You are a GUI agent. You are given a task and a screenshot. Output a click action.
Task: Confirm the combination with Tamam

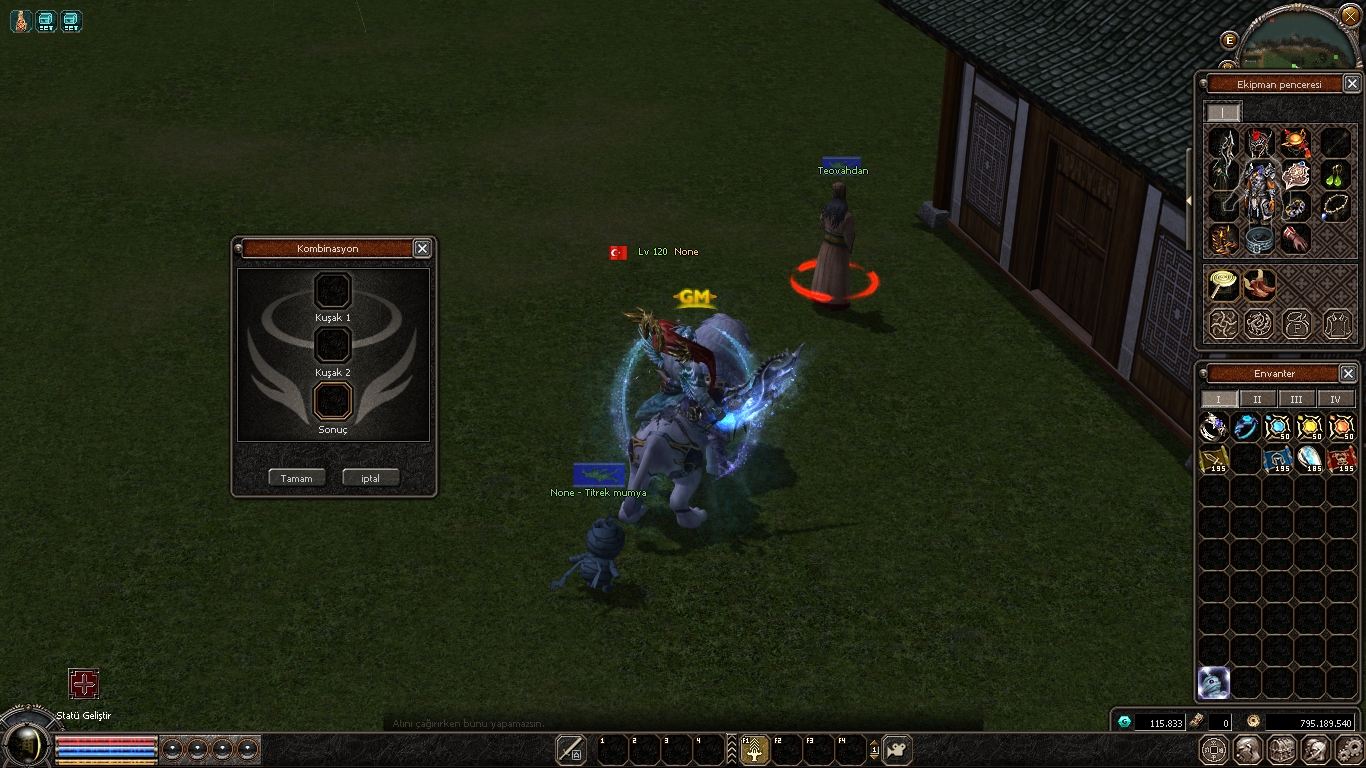click(x=296, y=478)
